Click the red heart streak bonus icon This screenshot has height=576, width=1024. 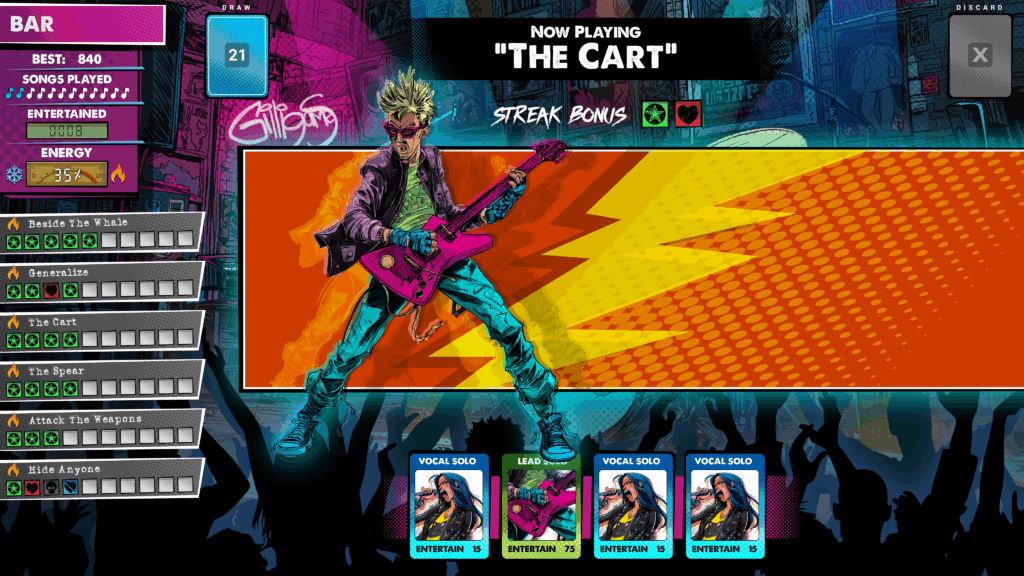point(688,114)
